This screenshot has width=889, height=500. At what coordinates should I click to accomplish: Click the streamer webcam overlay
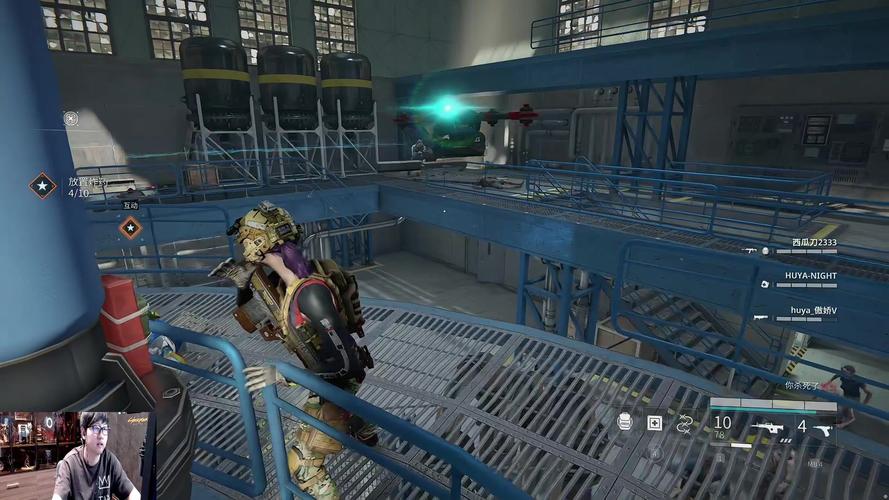pyautogui.click(x=76, y=456)
